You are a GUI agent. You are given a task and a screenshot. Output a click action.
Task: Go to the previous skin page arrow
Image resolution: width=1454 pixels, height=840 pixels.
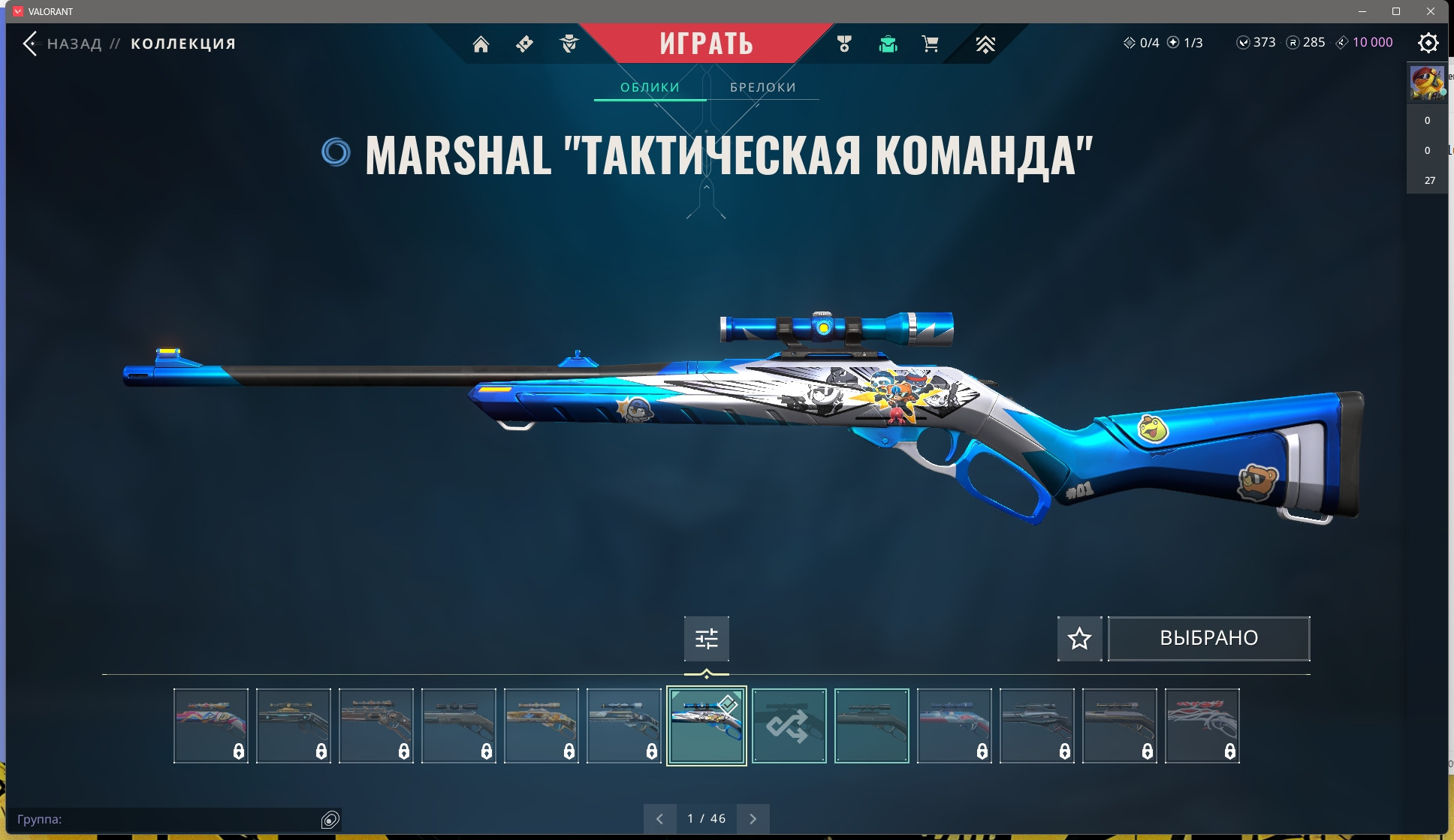[x=659, y=819]
